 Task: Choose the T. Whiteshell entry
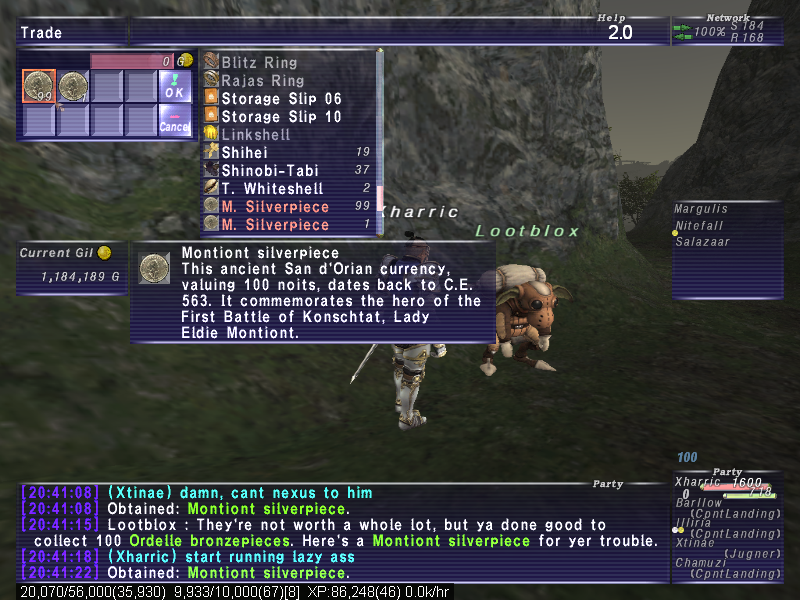click(x=272, y=189)
